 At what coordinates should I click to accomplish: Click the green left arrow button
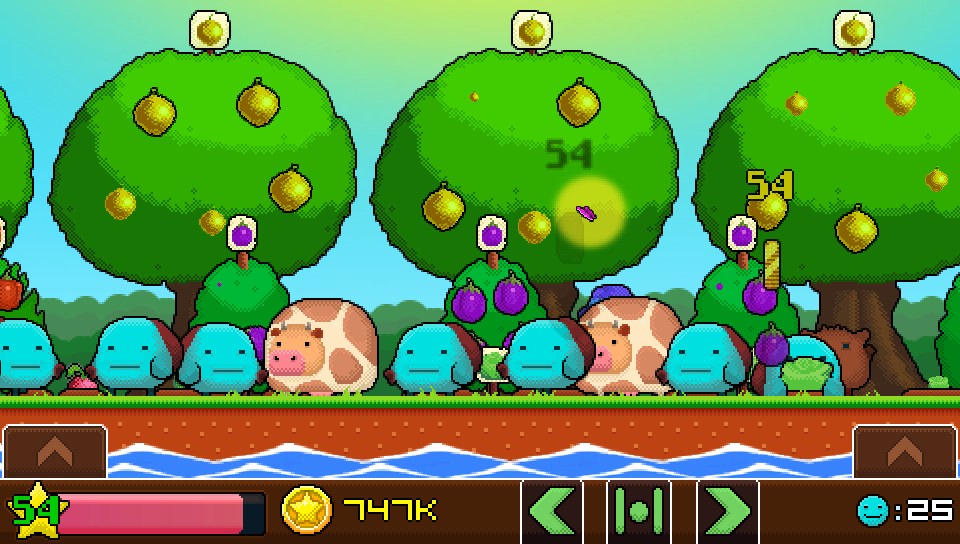(x=551, y=511)
